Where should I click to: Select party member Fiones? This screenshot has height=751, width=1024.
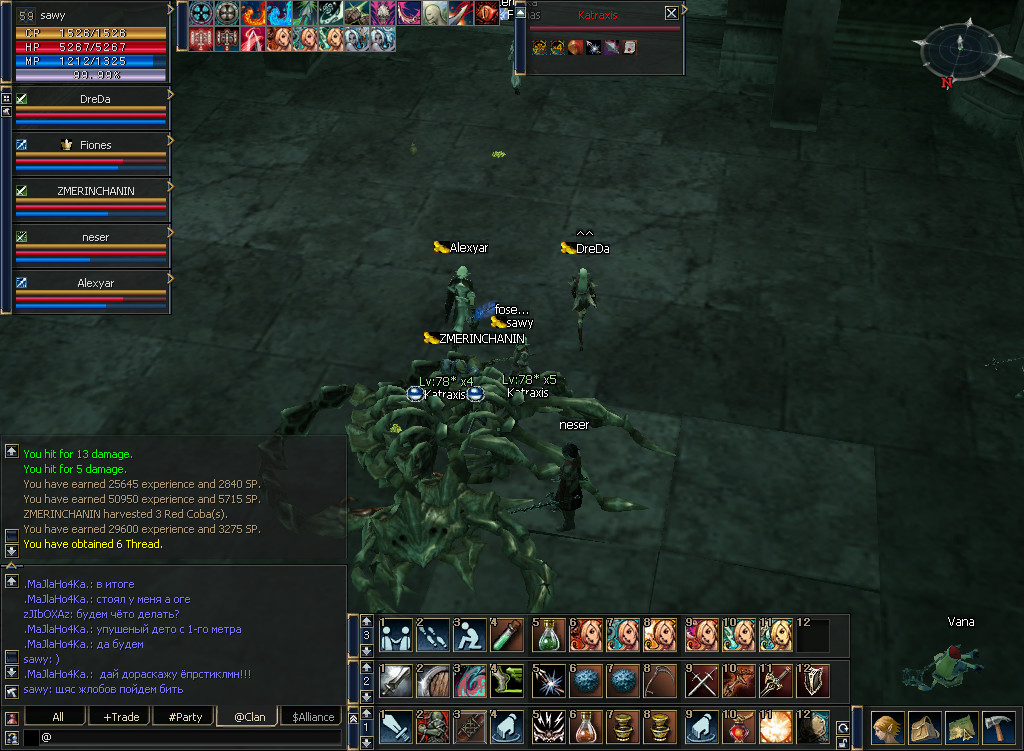click(96, 145)
